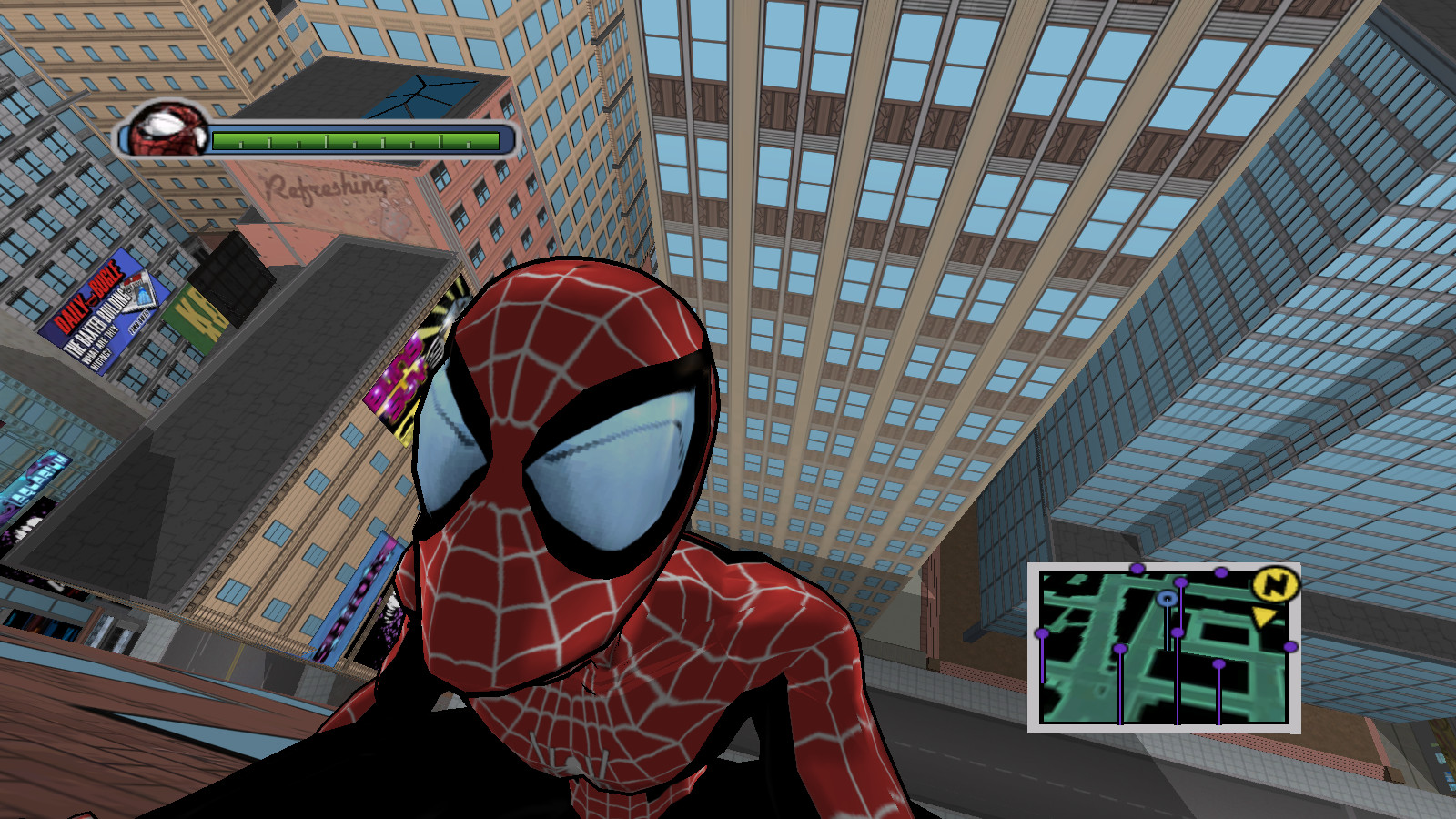Expand the Daily Bugle billboard view
Viewport: 1456px width, 819px height.
click(103, 314)
